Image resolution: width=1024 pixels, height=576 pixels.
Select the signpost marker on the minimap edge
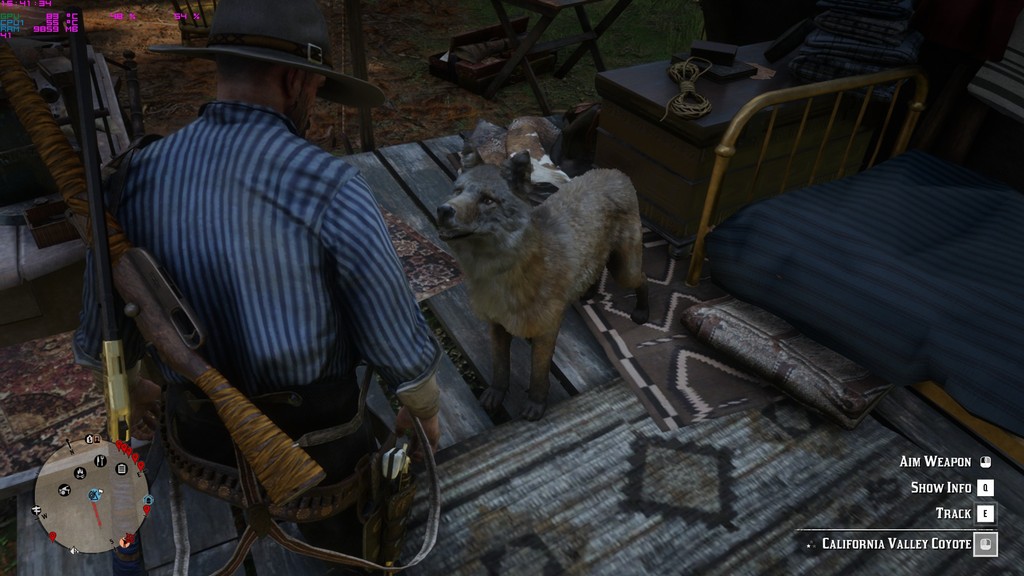(x=36, y=510)
